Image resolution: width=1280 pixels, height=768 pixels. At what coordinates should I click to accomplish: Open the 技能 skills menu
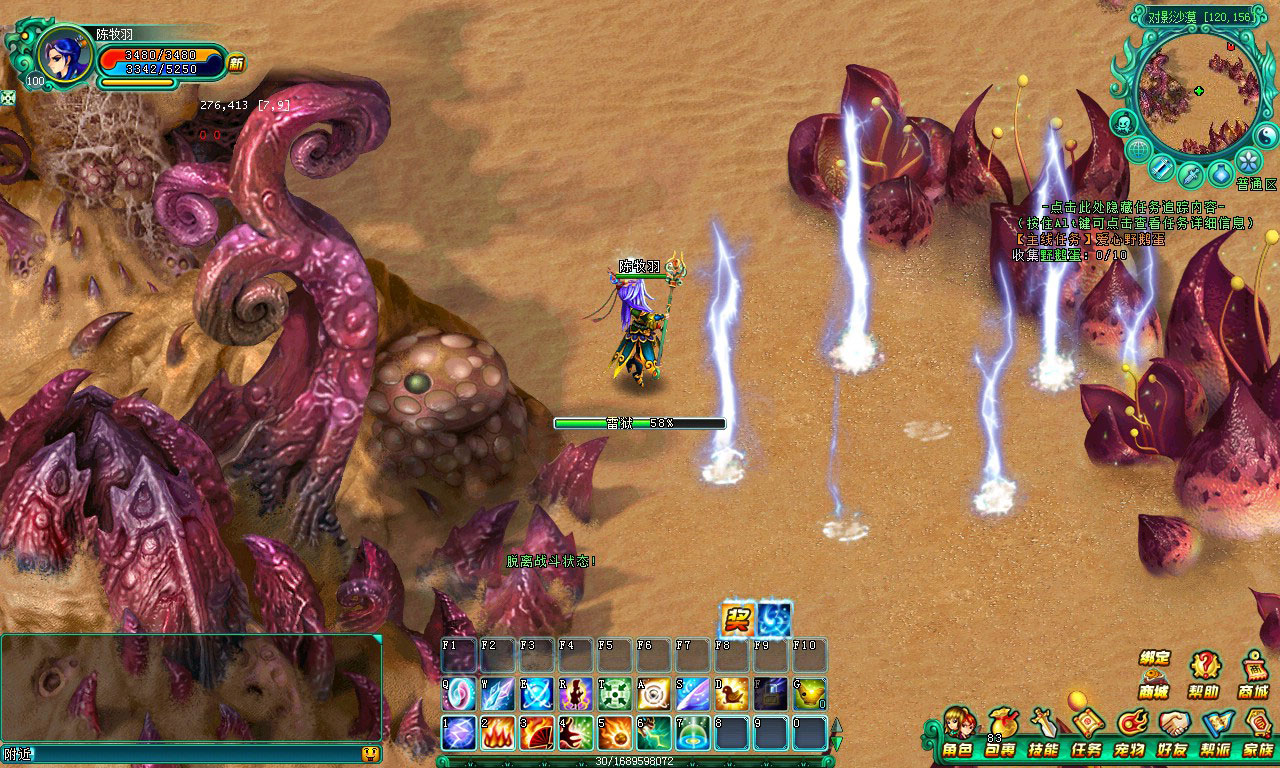click(1043, 732)
